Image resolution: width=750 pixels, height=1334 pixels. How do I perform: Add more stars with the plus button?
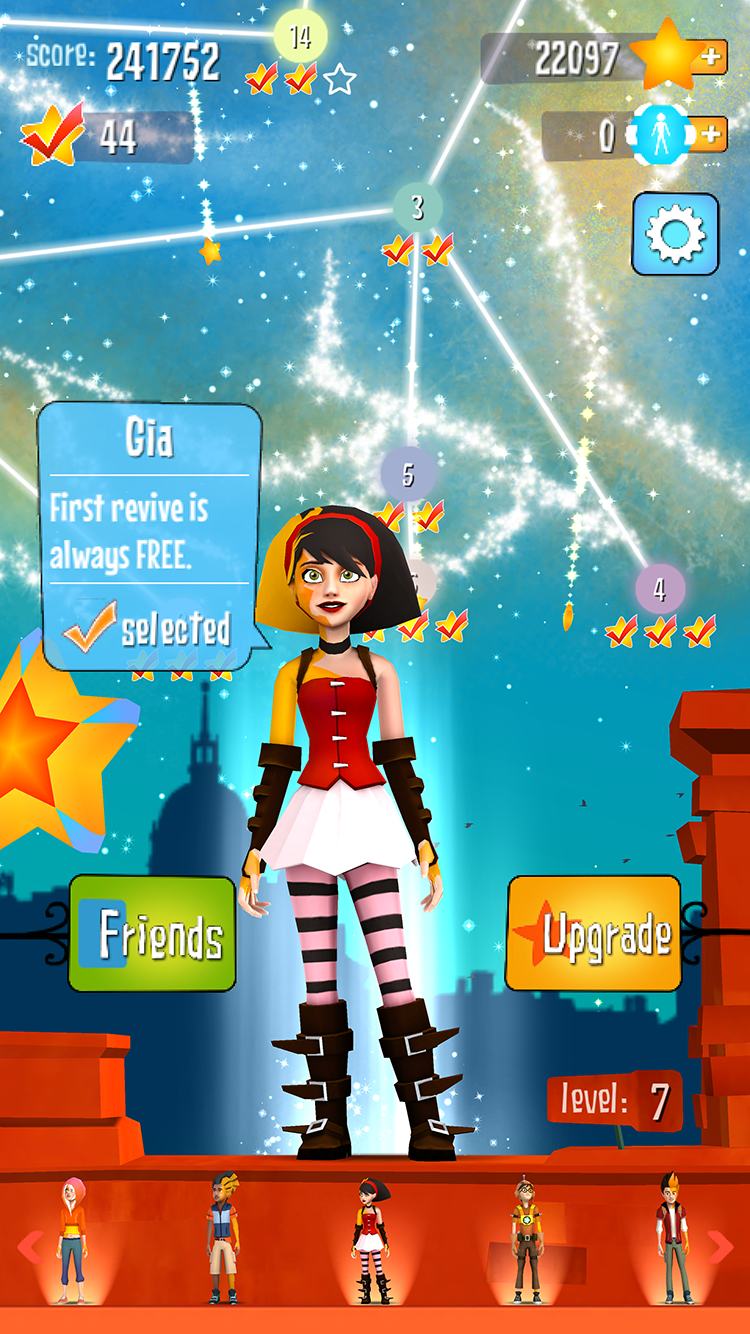711,57
